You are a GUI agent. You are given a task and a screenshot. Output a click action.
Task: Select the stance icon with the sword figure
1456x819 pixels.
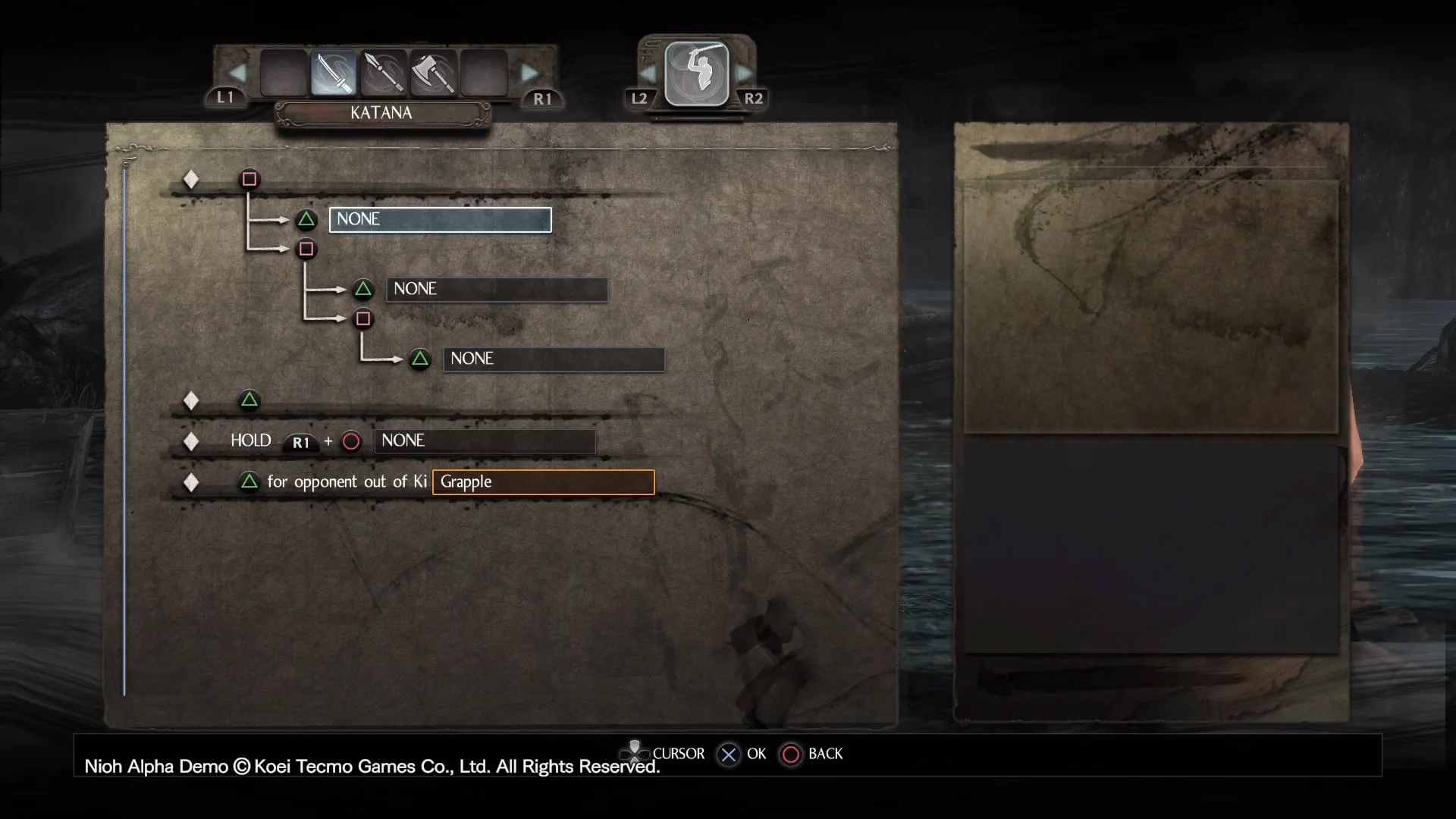pos(696,74)
